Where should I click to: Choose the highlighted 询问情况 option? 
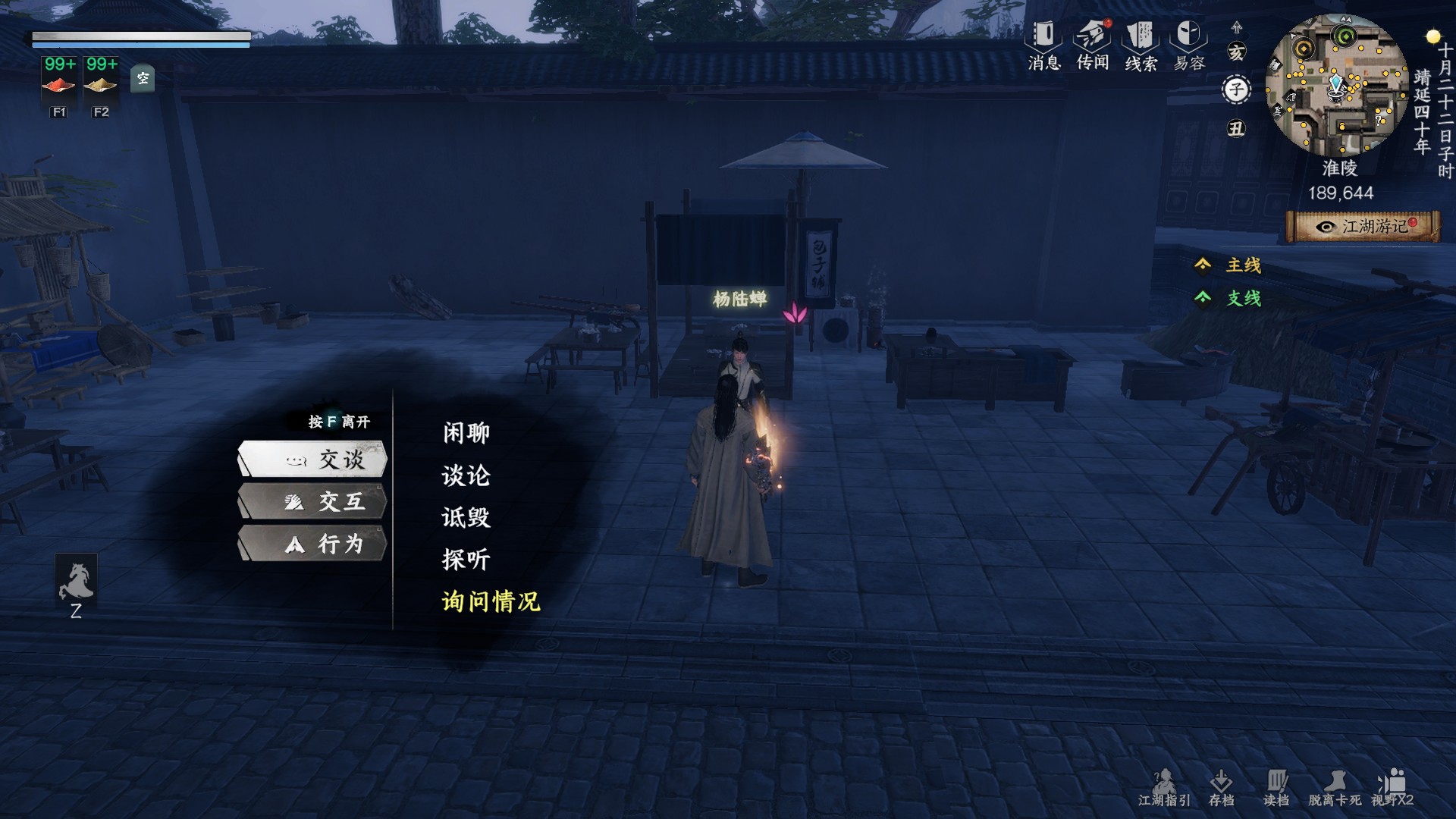[x=491, y=601]
